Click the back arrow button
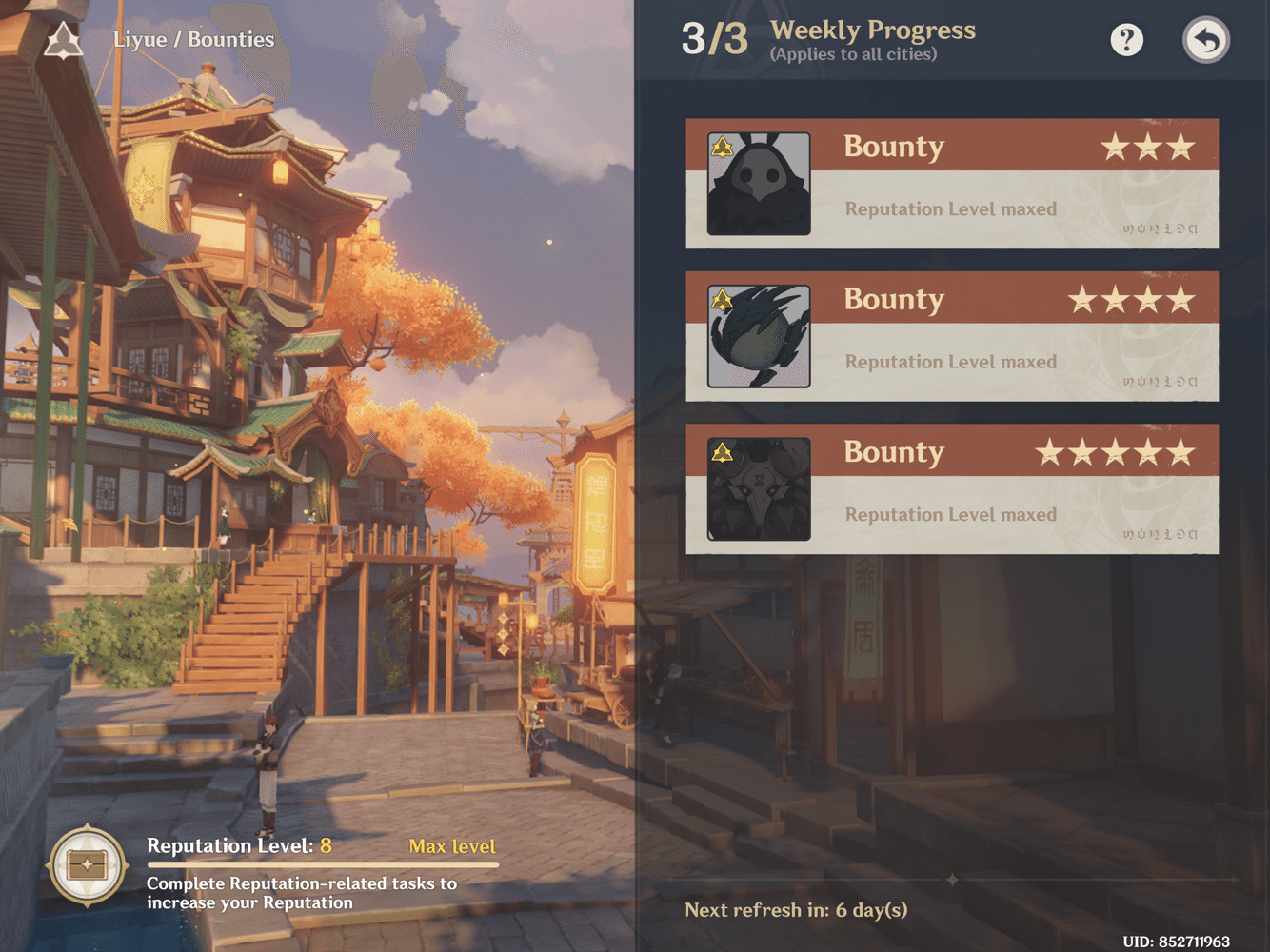1270x952 pixels. 1206,40
